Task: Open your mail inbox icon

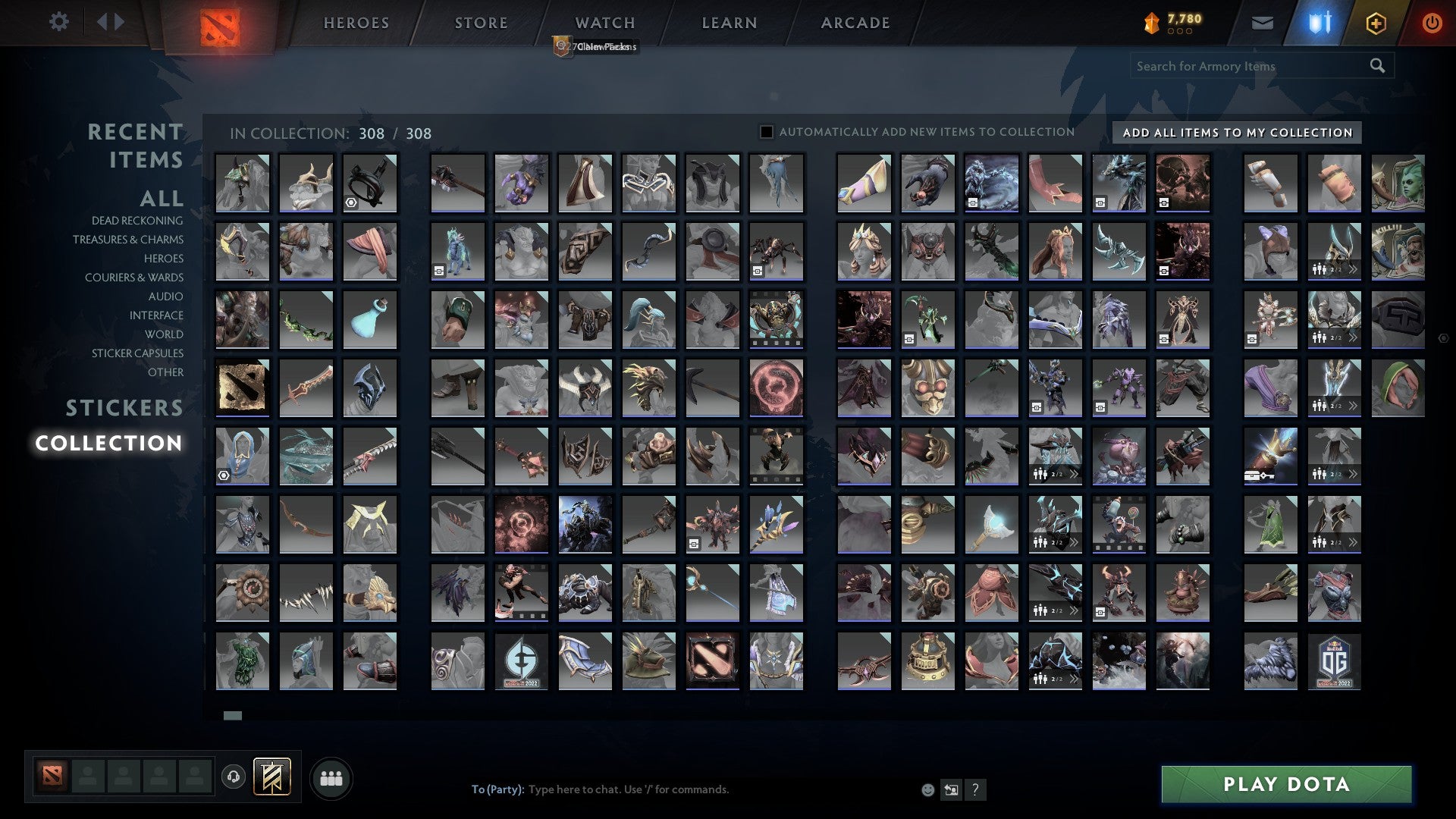Action: [1261, 22]
